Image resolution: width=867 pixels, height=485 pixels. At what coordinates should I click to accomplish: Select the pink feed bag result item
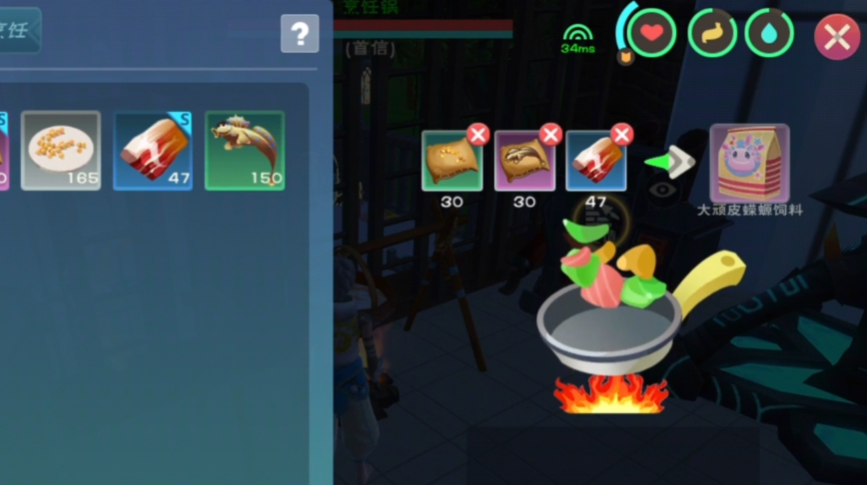(749, 163)
